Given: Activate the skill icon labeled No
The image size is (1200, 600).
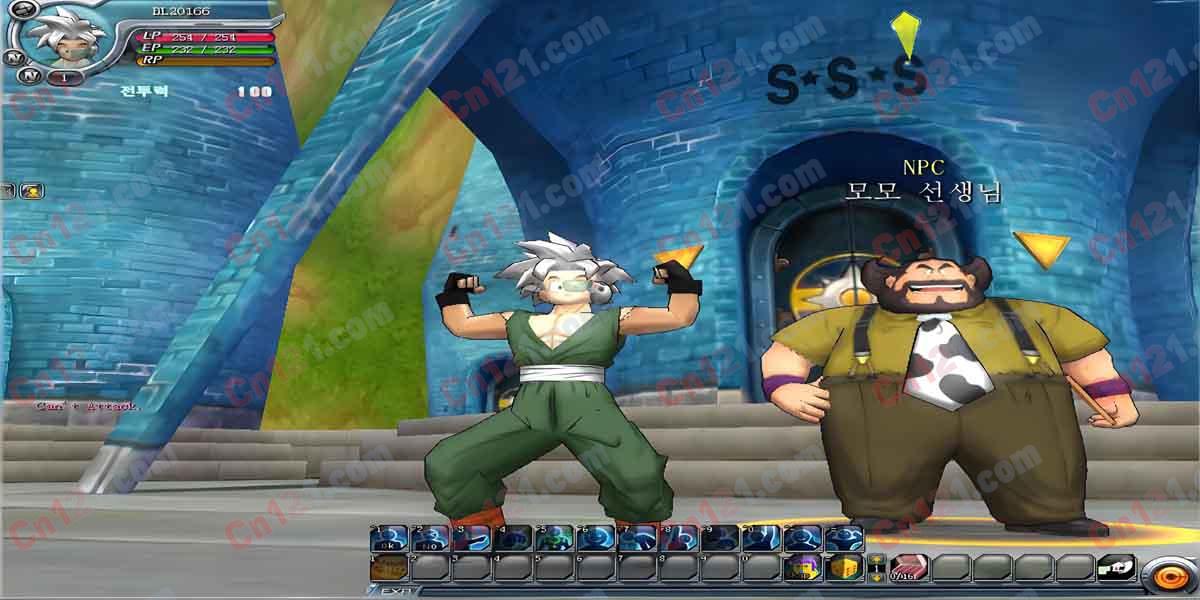Looking at the screenshot, I should click(x=429, y=539).
